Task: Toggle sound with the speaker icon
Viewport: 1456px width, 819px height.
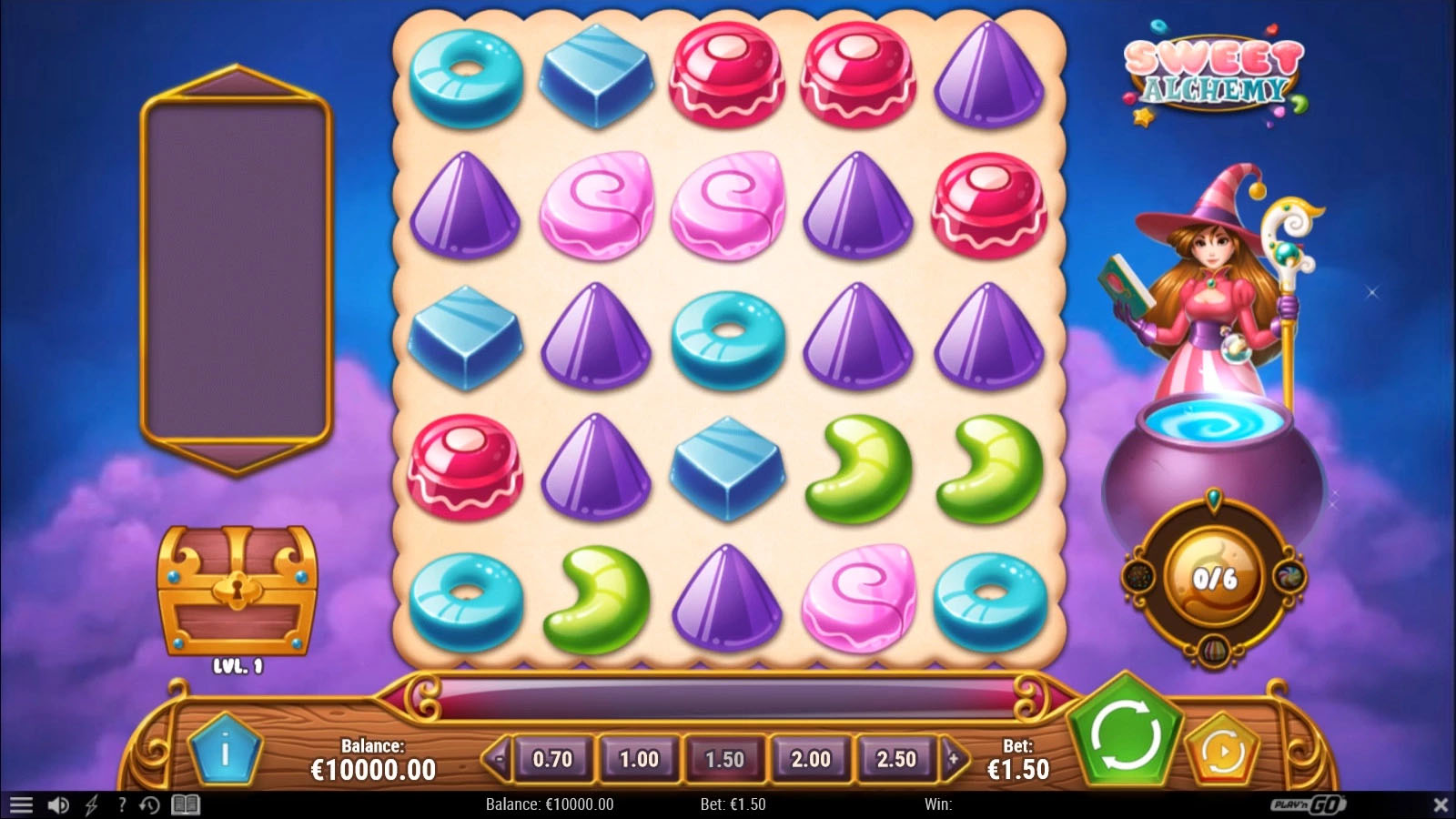Action: click(58, 804)
